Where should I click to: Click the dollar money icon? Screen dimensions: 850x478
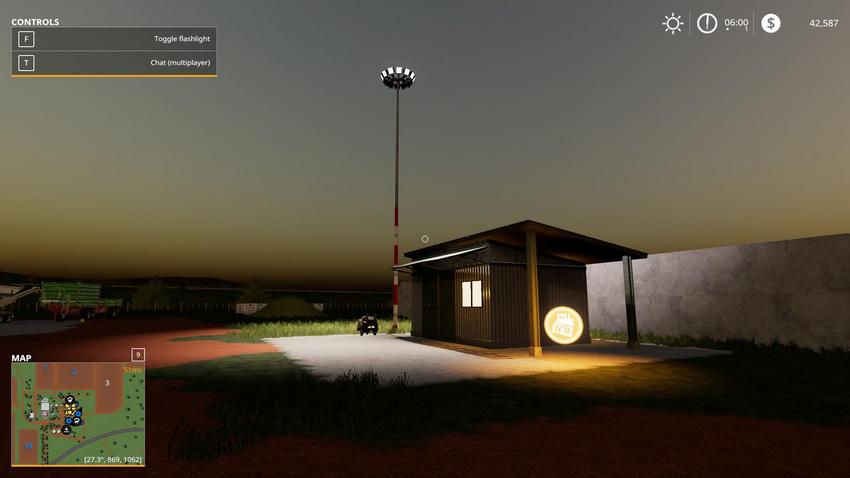click(770, 23)
